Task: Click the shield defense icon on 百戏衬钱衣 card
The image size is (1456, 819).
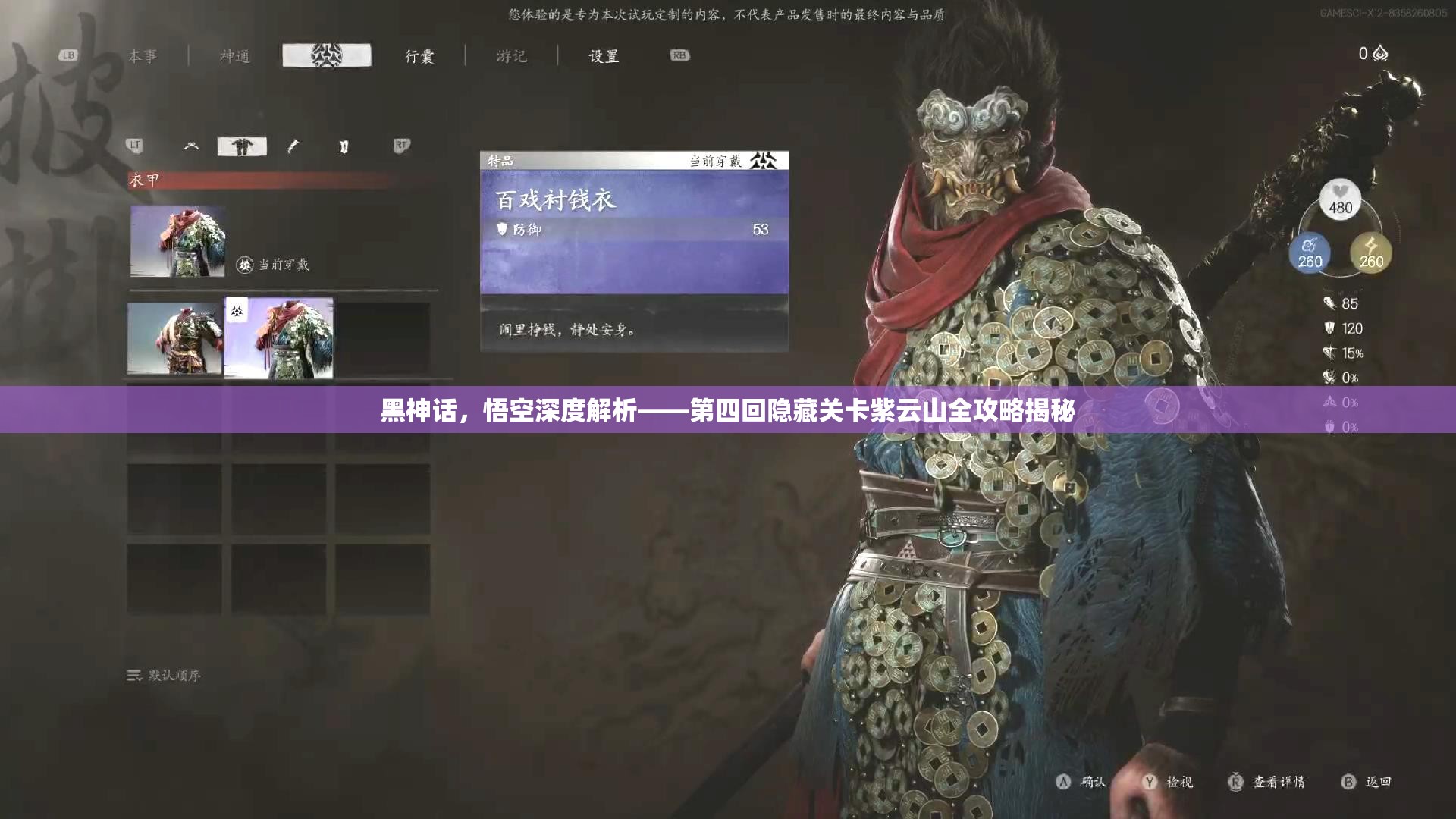Action: pos(501,229)
